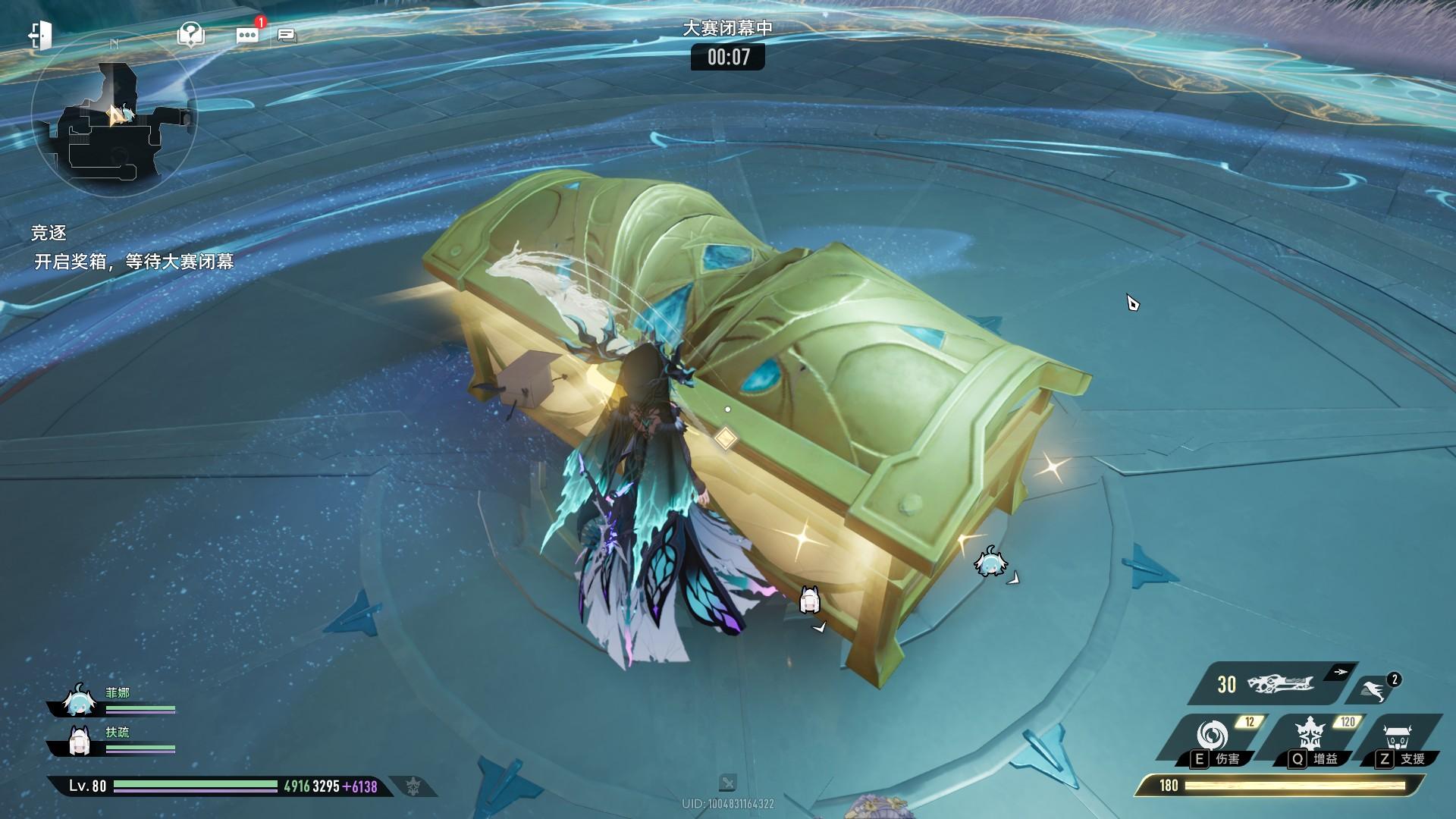The height and width of the screenshot is (819, 1456).
Task: Open the quick message bubbles icon
Action: [287, 35]
